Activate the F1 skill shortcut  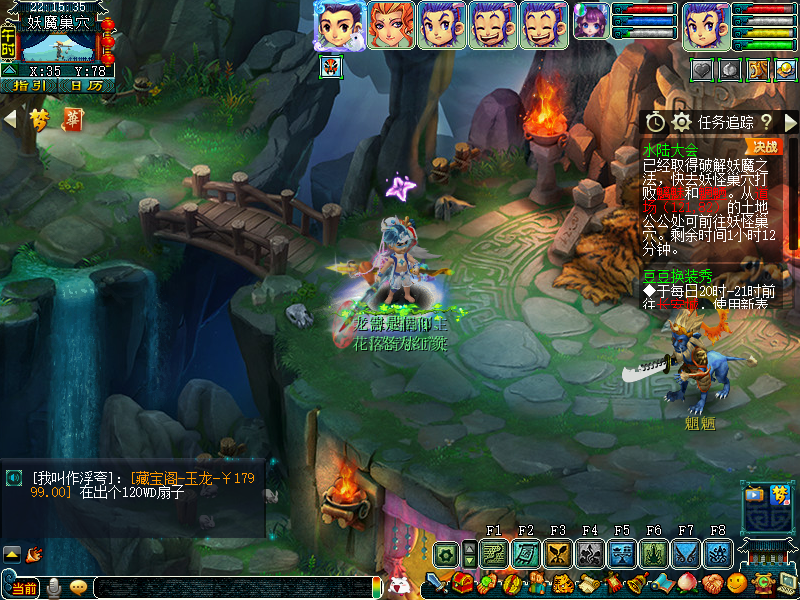[x=494, y=553]
